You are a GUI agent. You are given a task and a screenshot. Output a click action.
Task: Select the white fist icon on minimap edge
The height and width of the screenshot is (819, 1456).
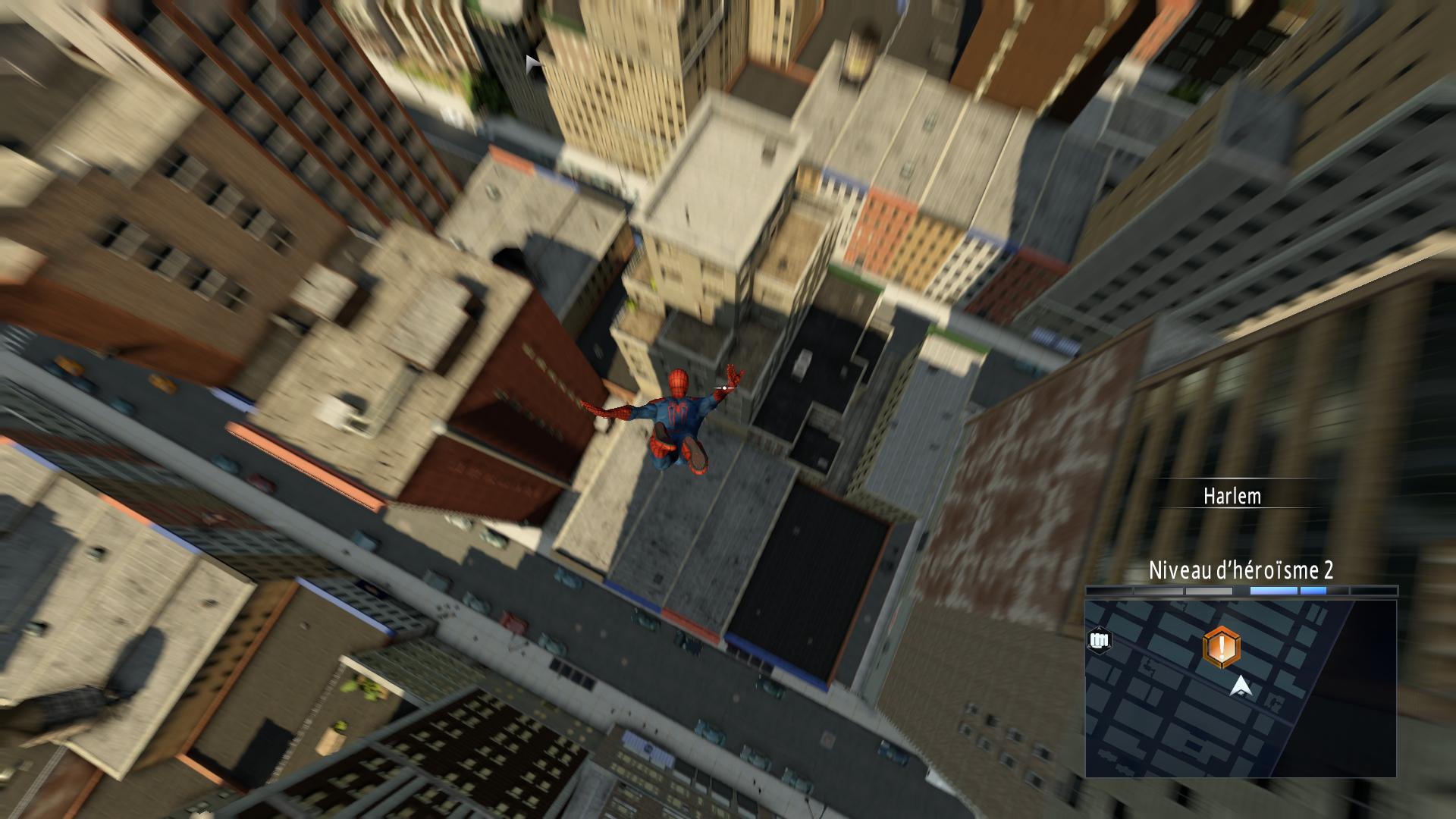(1099, 641)
